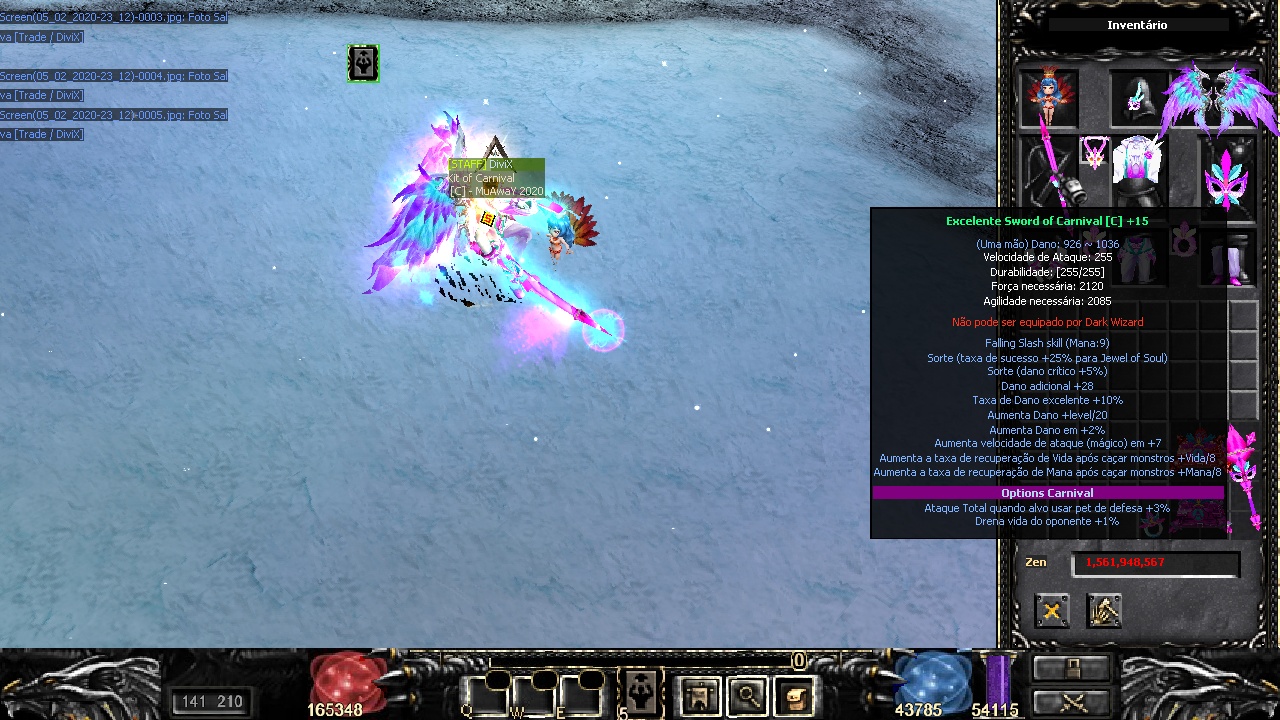Screen dimensions: 1280x720
Task: Click the crossed swords button
Action: point(1072,701)
